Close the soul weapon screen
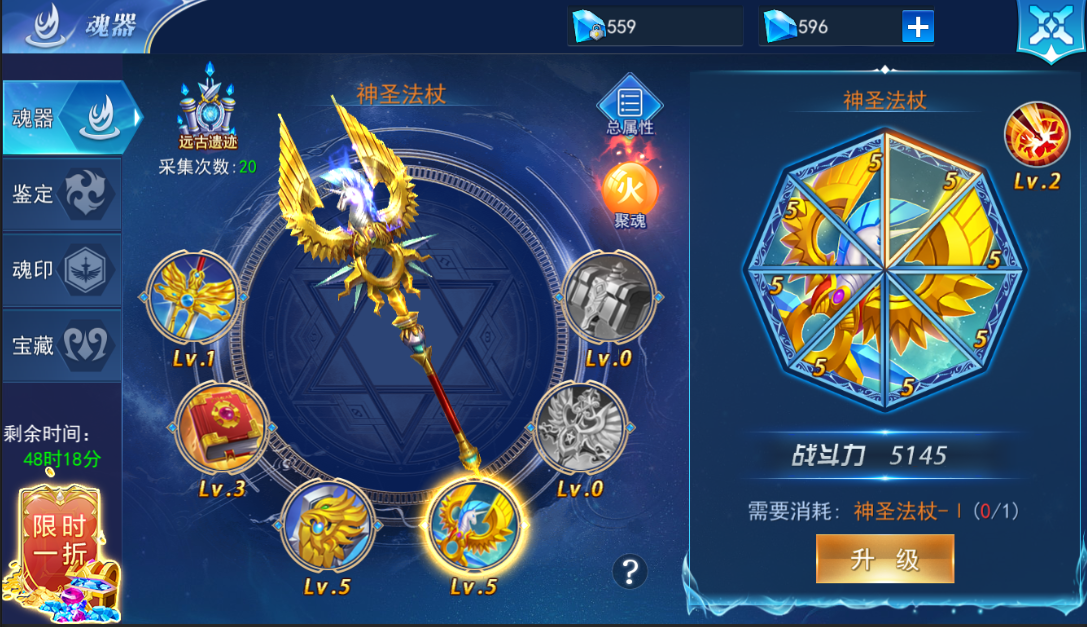Viewport: 1087px width, 627px height. pos(1049,29)
